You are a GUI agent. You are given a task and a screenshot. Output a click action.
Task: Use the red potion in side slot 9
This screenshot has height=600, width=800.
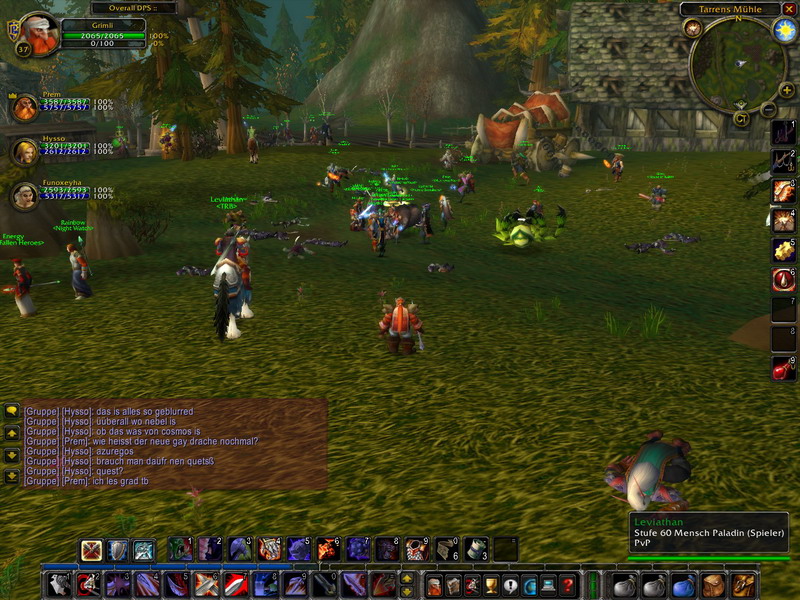point(783,368)
